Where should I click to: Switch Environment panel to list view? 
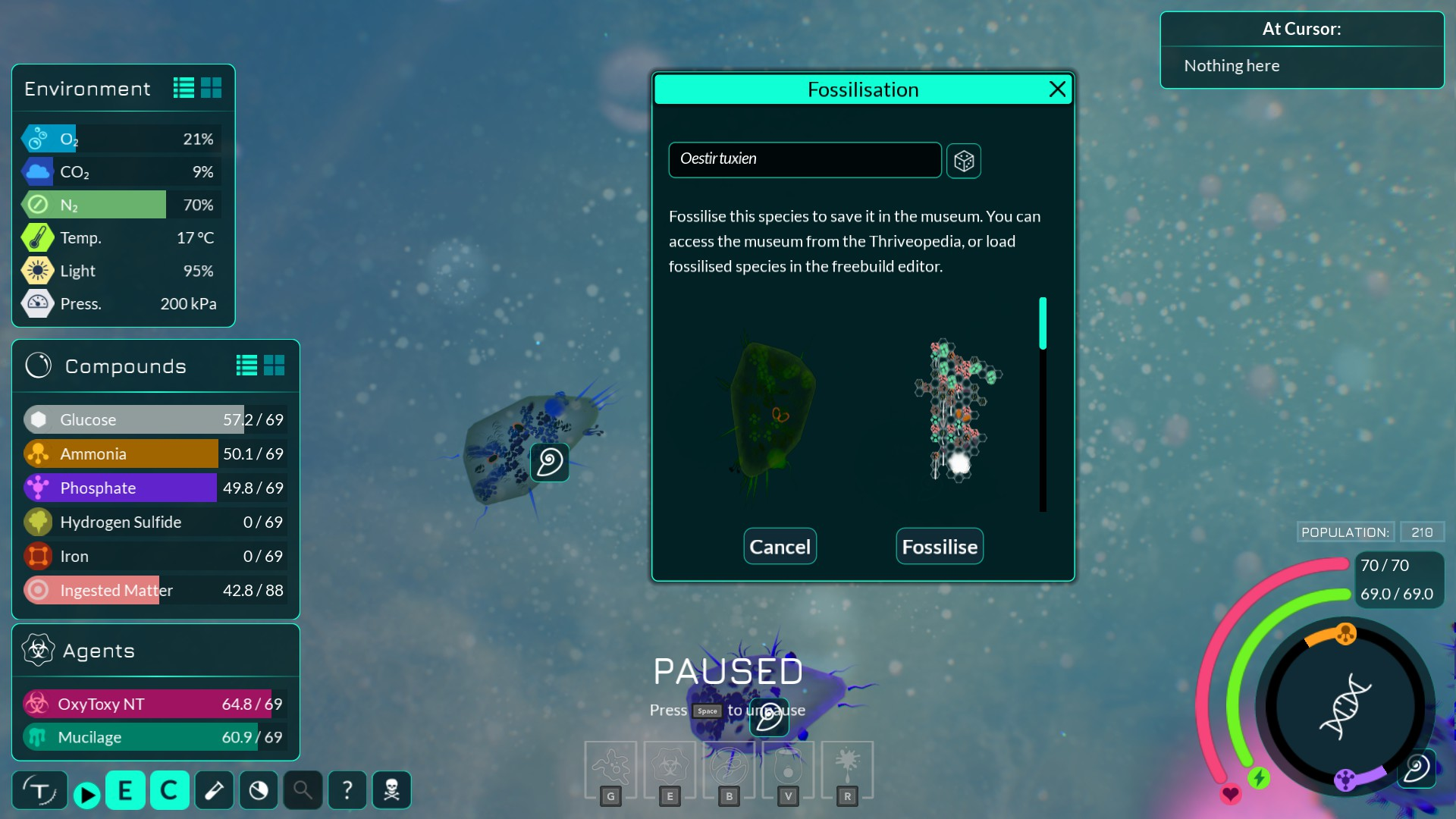pyautogui.click(x=184, y=88)
